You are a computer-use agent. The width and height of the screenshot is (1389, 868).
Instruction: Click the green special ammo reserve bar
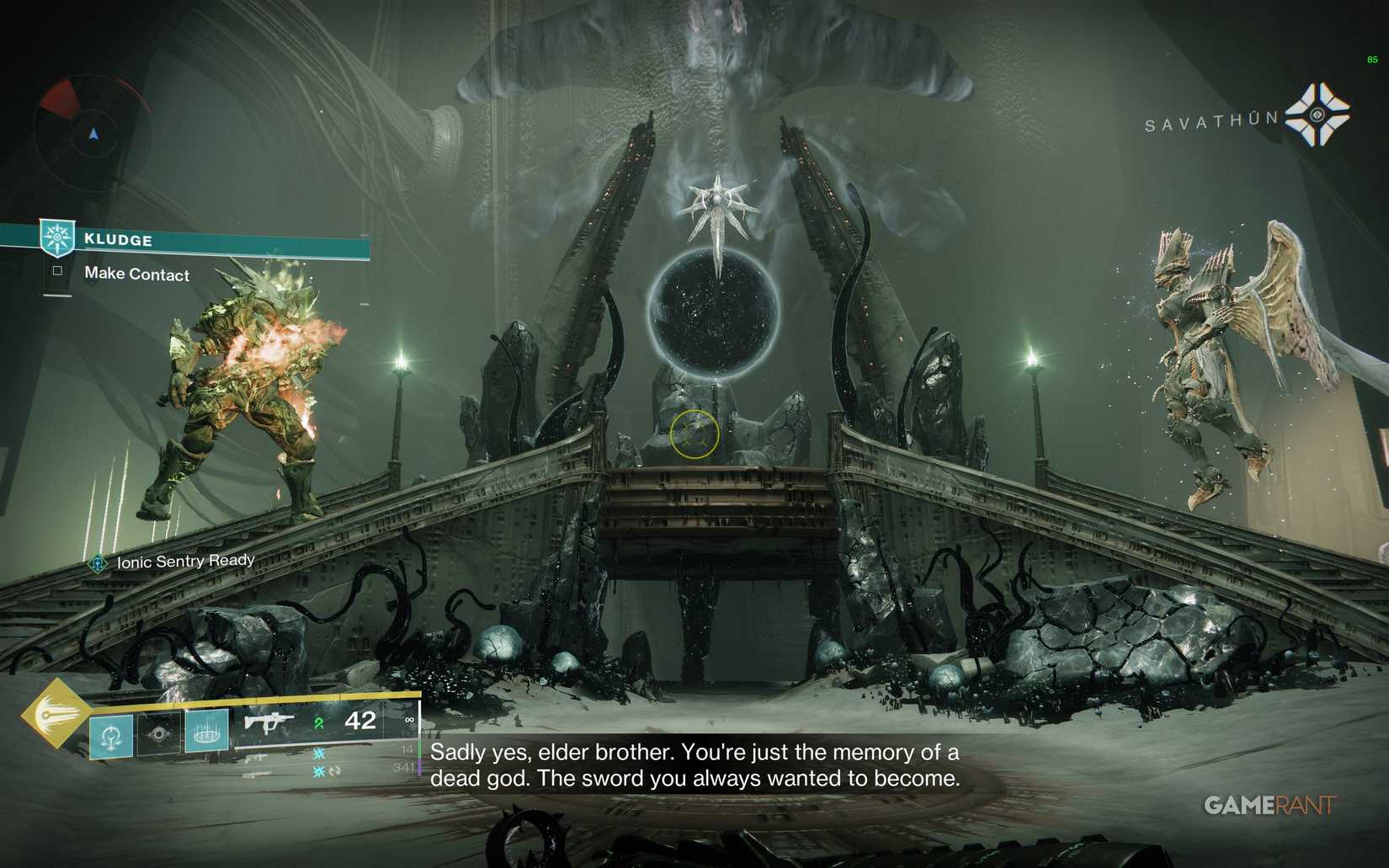click(x=418, y=747)
